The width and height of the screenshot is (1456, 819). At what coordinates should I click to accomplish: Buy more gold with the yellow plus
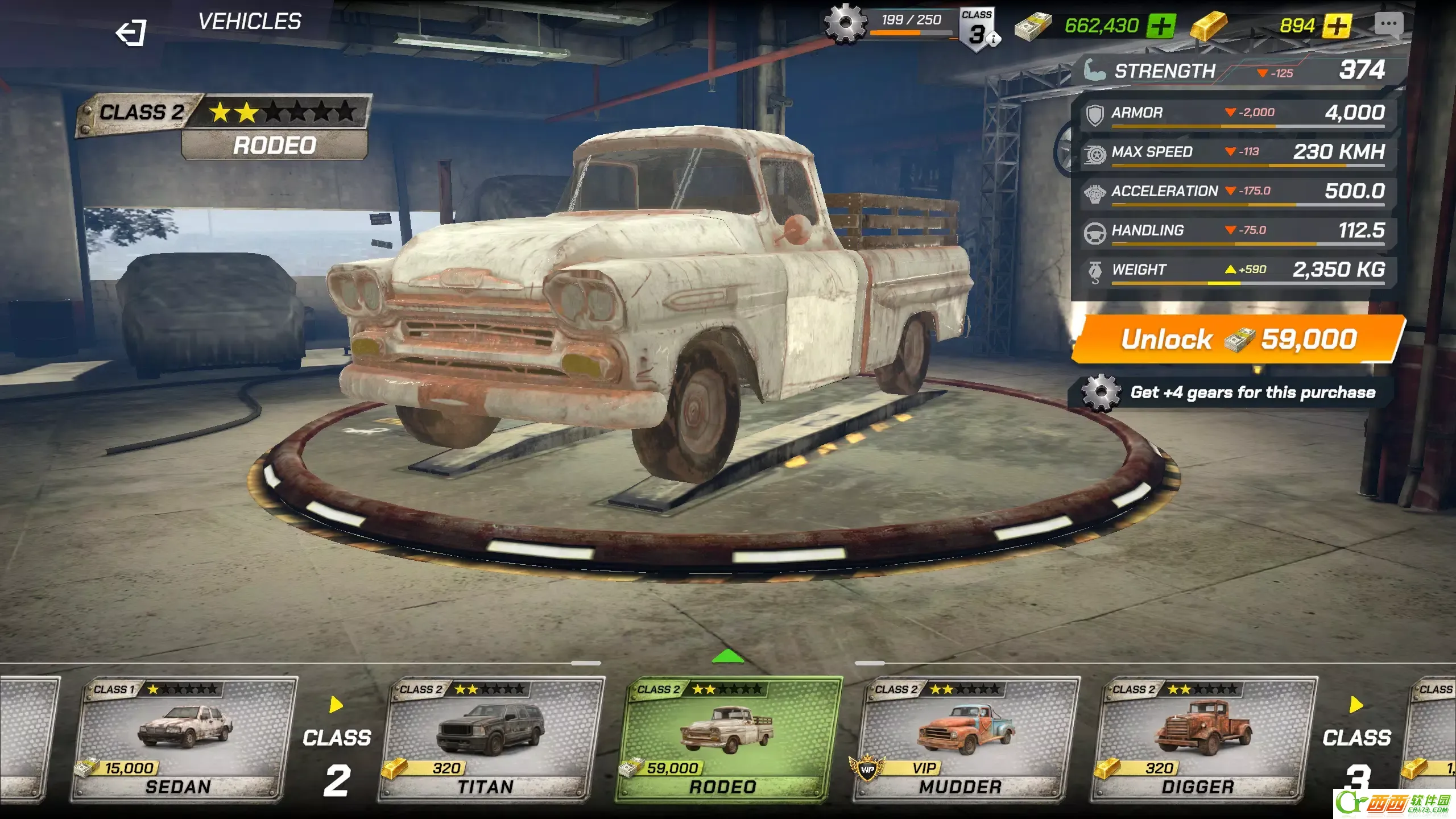(x=1337, y=26)
